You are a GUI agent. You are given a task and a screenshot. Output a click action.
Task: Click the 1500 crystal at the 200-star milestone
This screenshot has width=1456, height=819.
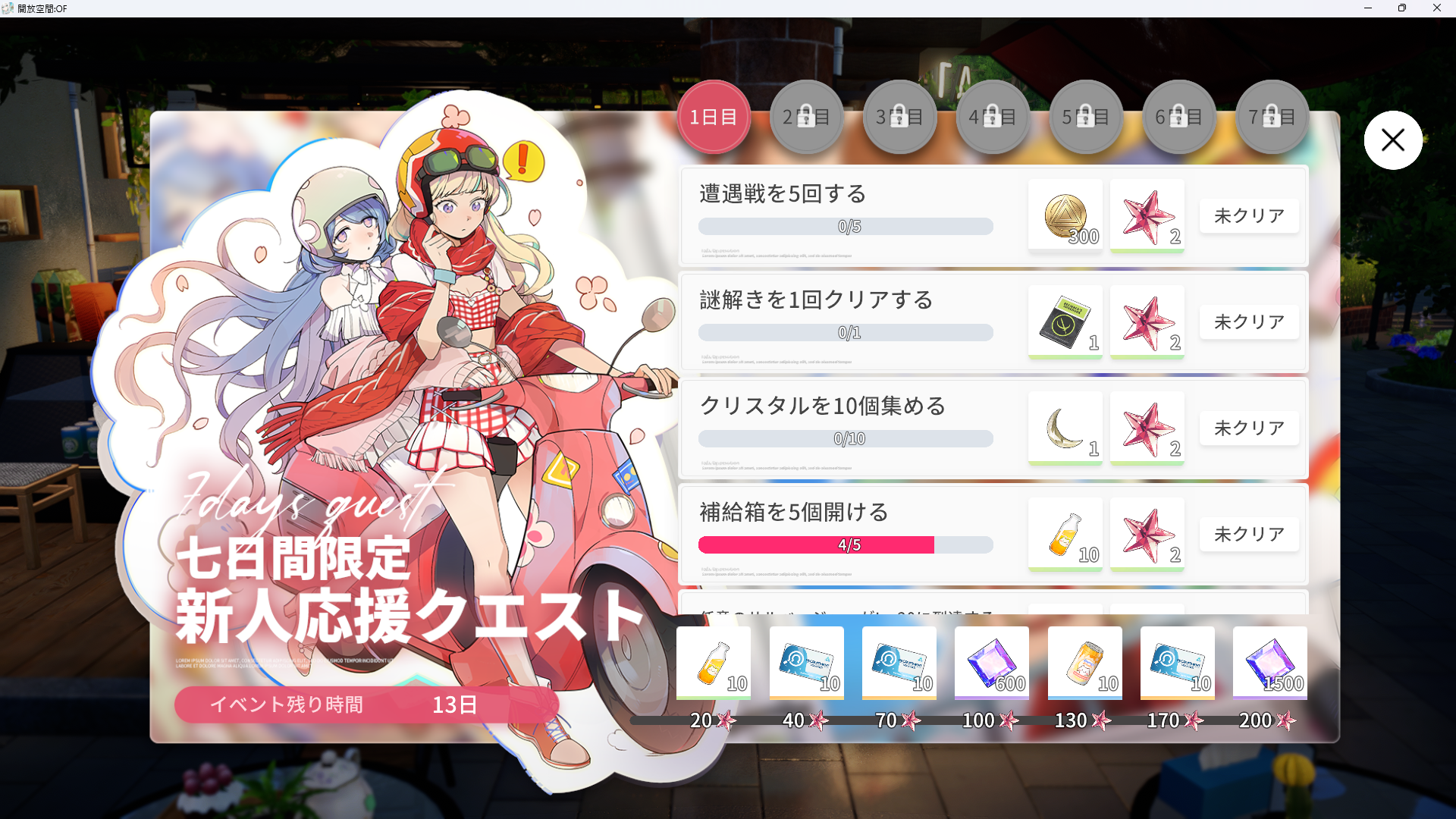tap(1269, 662)
